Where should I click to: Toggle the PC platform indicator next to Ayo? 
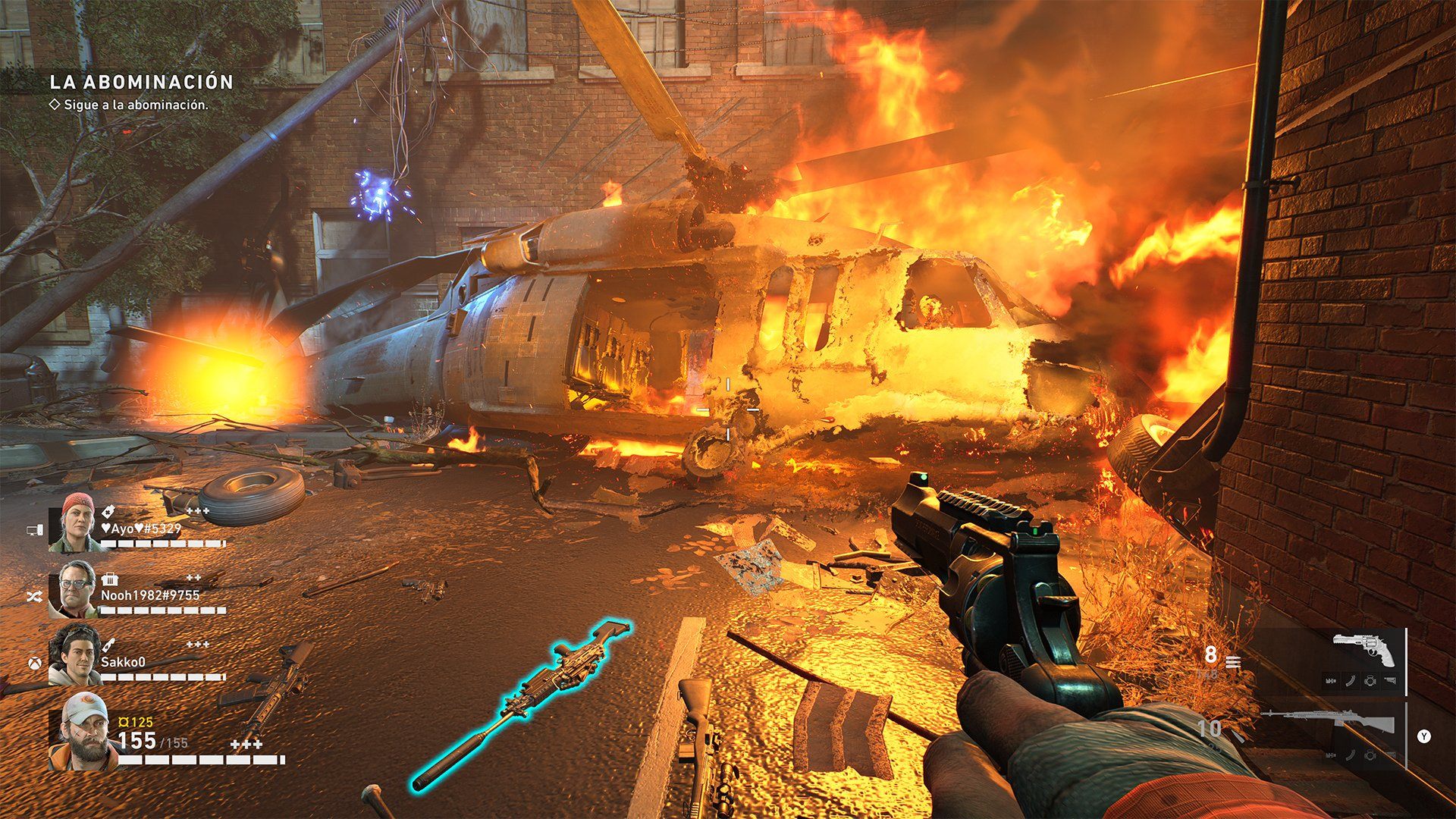(35, 529)
